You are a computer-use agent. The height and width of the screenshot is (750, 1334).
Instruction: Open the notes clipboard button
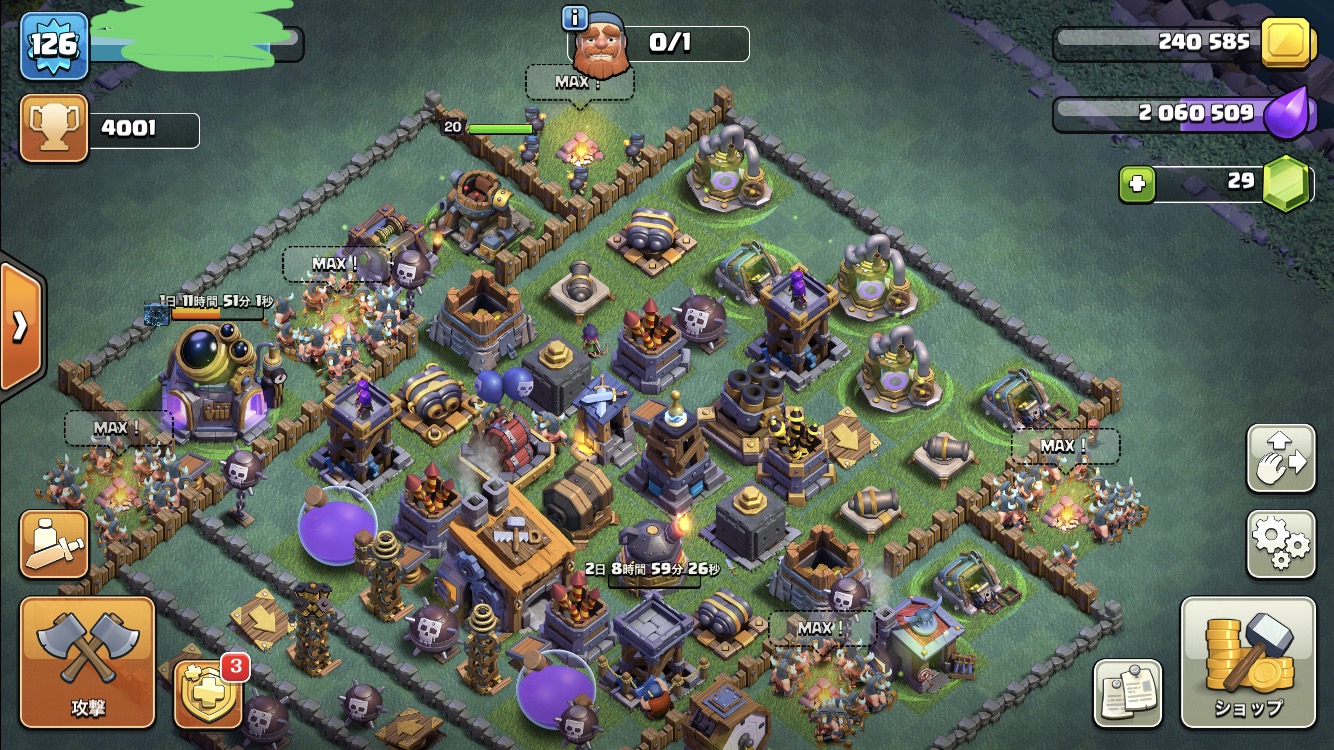tap(1127, 692)
